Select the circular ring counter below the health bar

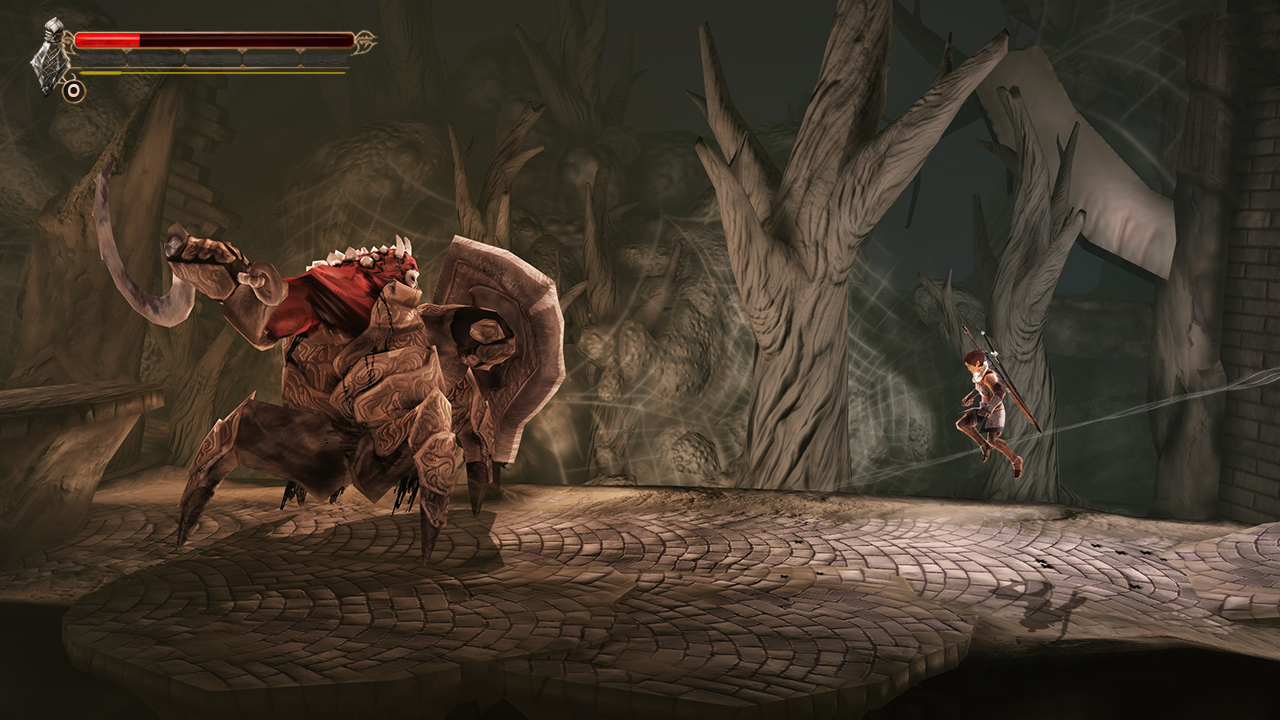tap(74, 91)
